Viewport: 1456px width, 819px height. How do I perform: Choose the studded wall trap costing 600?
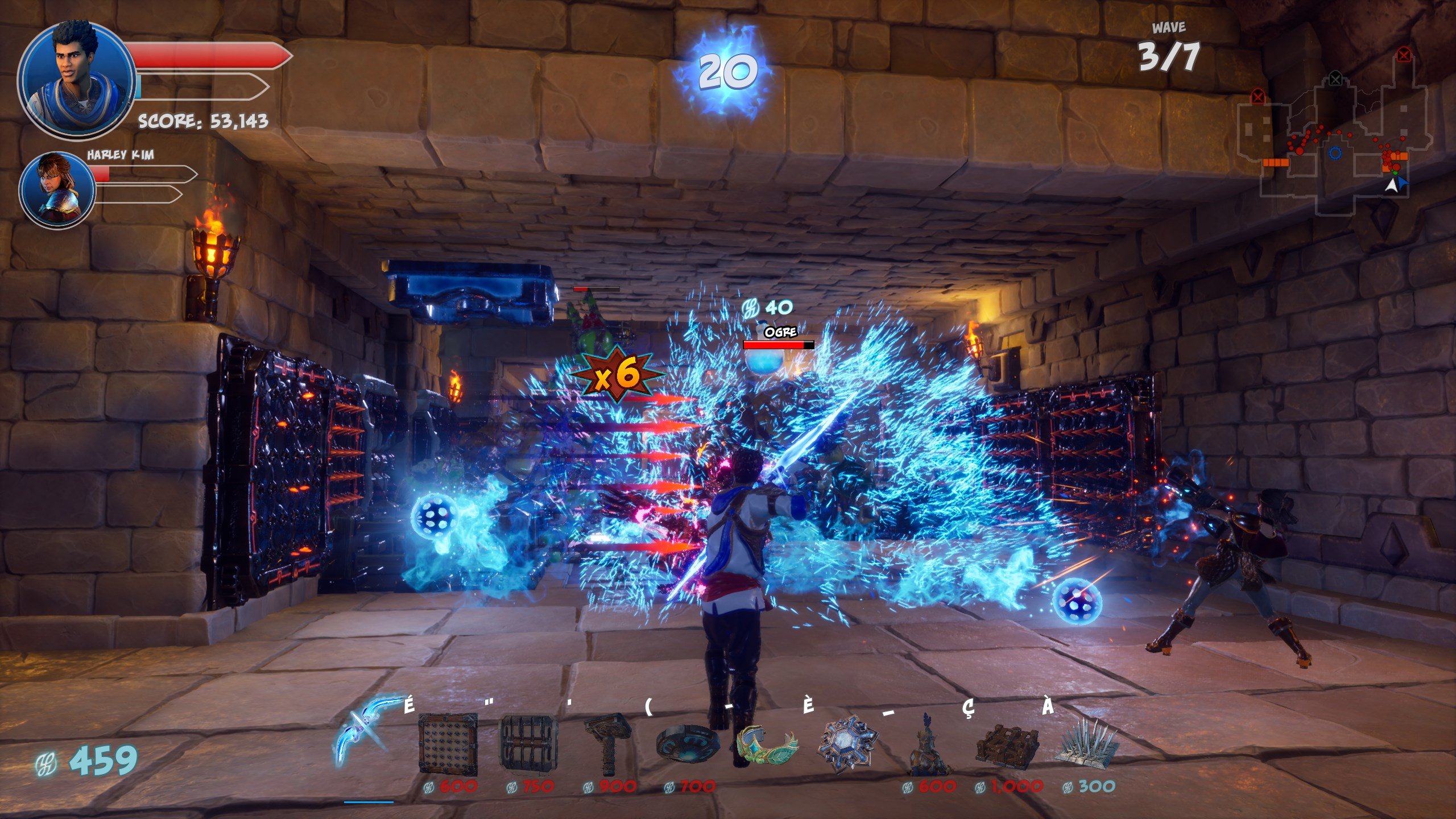448,744
